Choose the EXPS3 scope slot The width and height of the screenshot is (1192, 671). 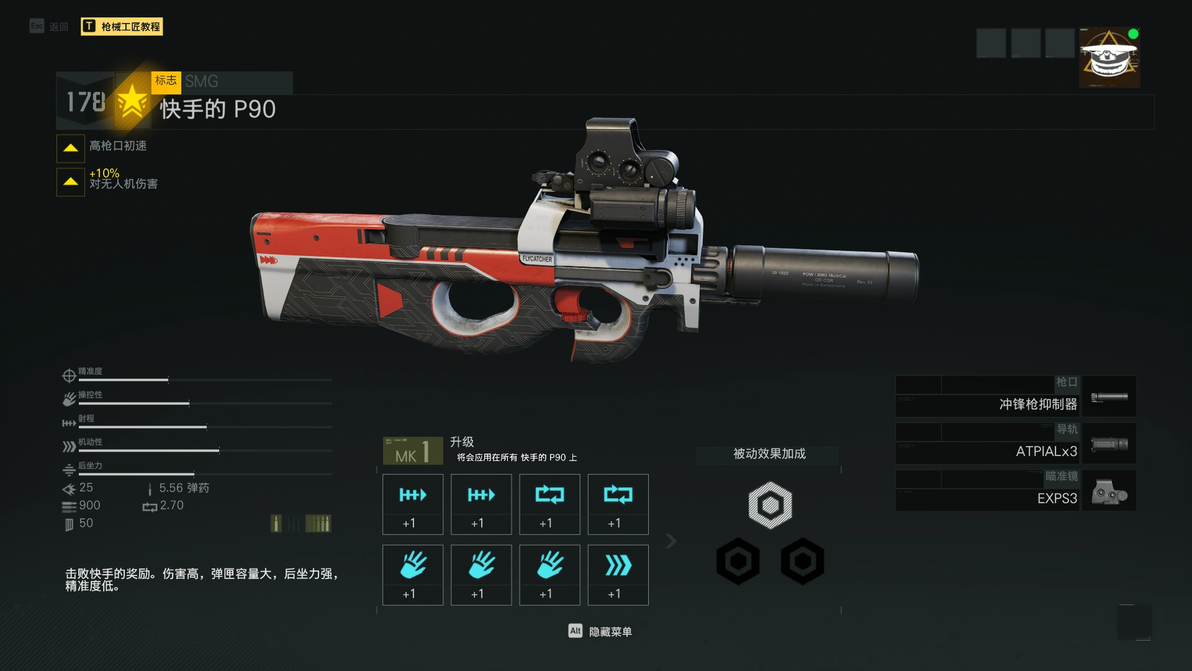pyautogui.click(x=1015, y=490)
